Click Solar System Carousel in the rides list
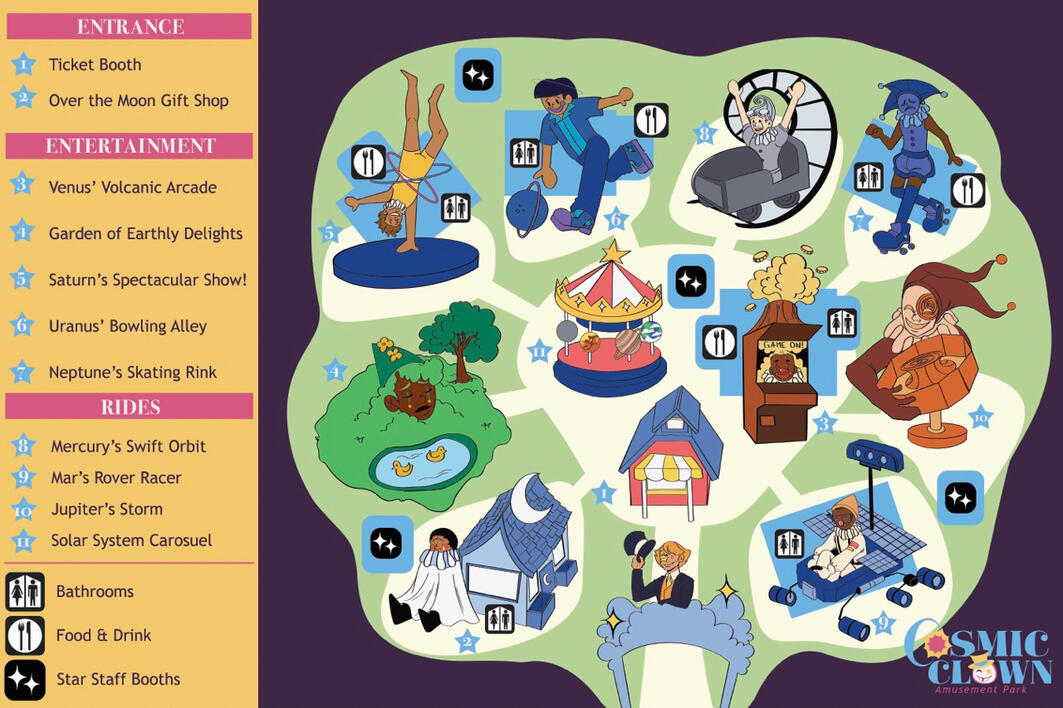 tap(131, 541)
